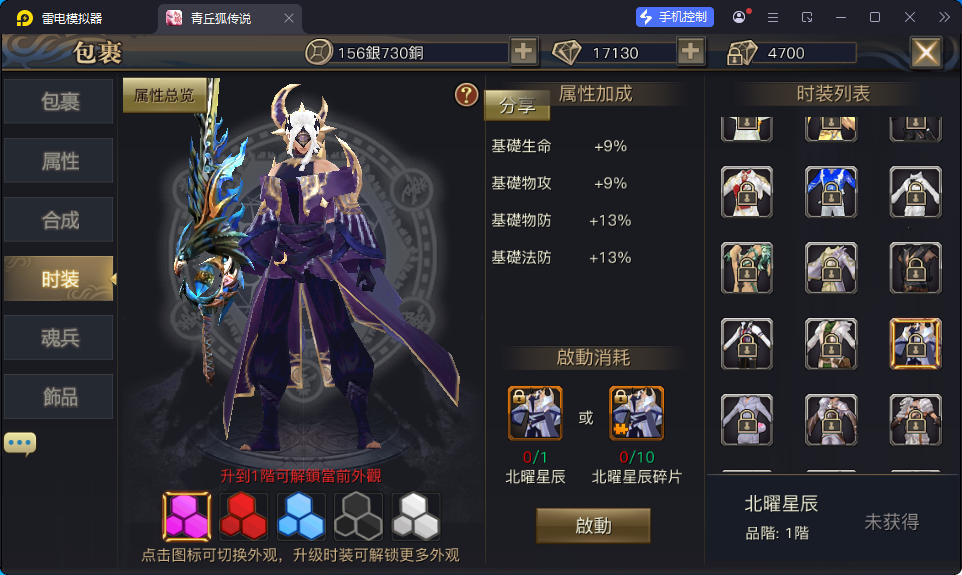Activate the 啟動 button
Image resolution: width=962 pixels, height=575 pixels.
tap(593, 526)
